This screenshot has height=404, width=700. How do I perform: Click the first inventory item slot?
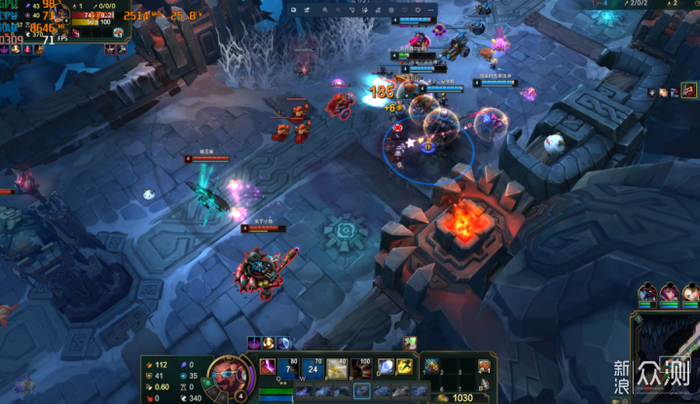pyautogui.click(x=432, y=366)
